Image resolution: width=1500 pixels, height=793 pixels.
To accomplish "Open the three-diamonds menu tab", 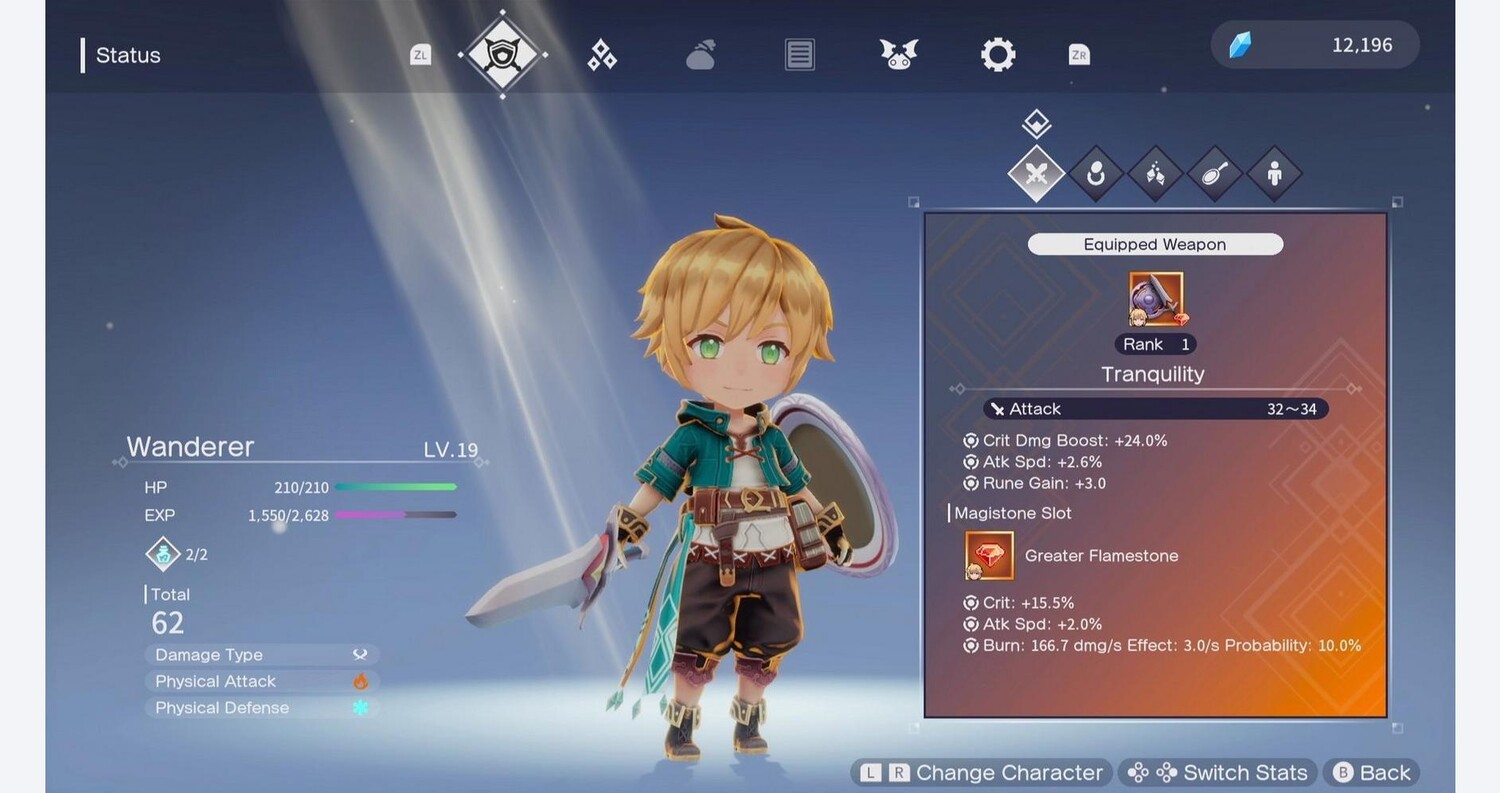I will pos(602,55).
